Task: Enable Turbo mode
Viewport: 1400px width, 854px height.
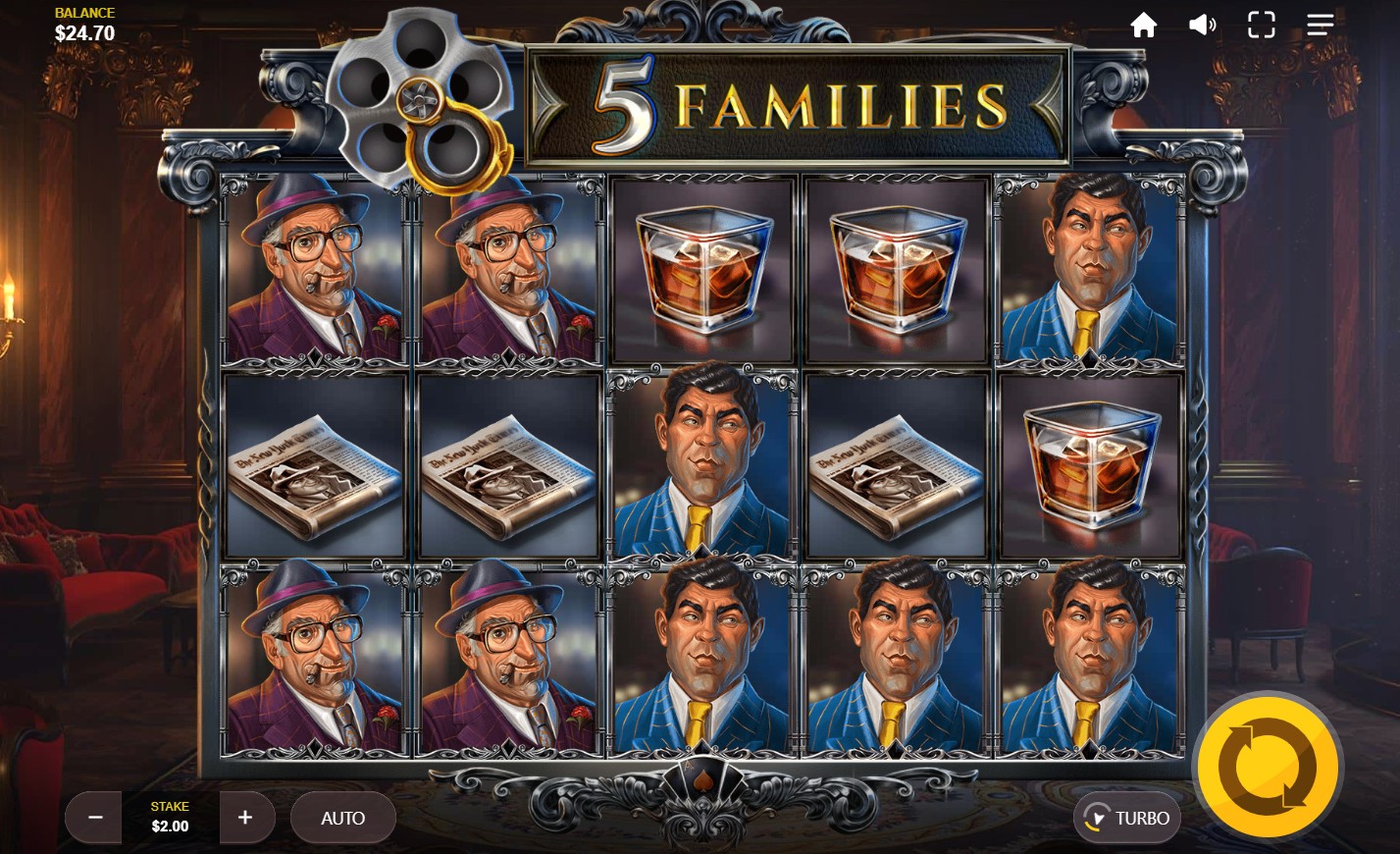Action: pyautogui.click(x=1127, y=818)
